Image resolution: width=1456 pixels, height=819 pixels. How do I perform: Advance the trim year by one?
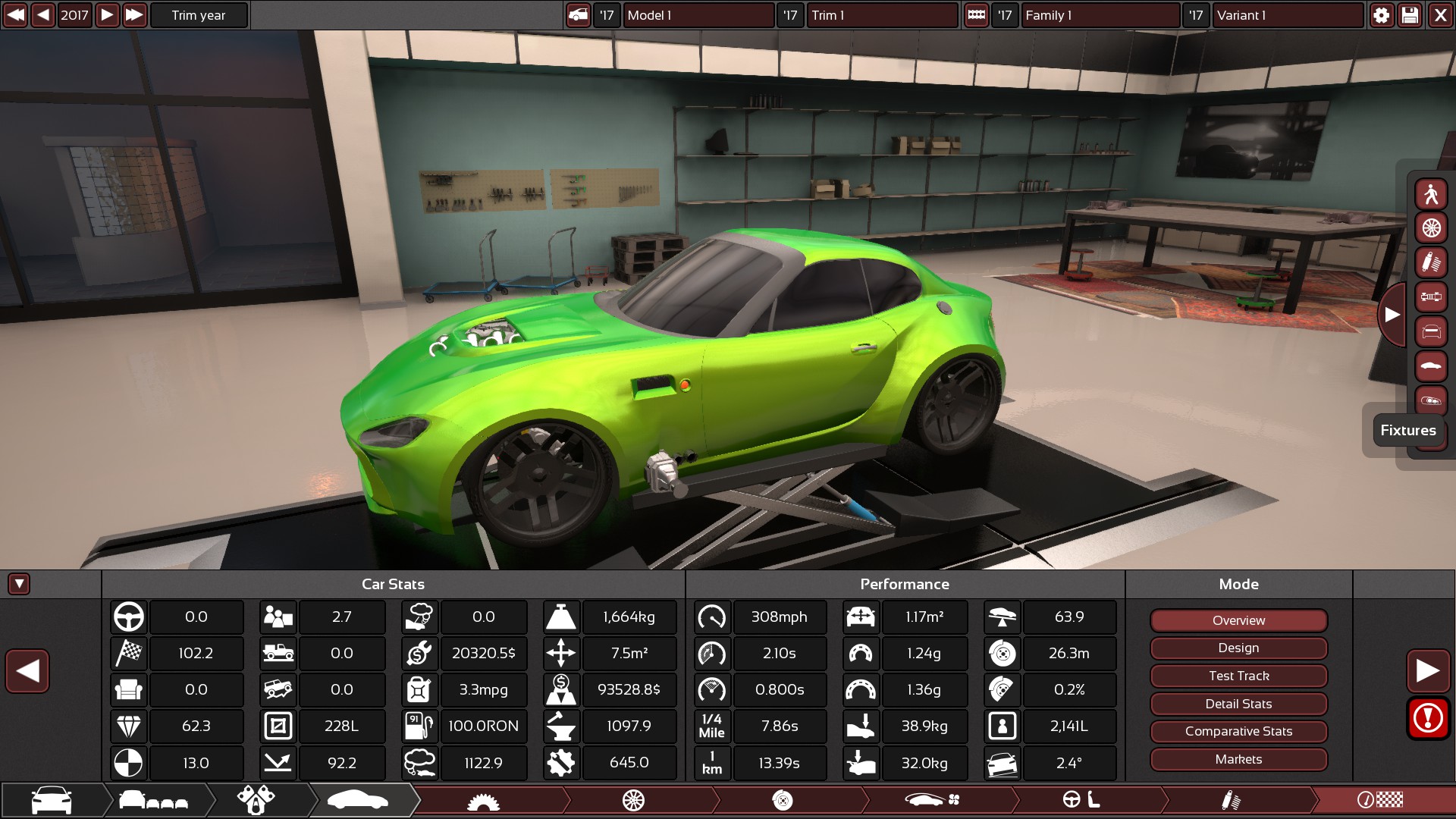point(107,15)
